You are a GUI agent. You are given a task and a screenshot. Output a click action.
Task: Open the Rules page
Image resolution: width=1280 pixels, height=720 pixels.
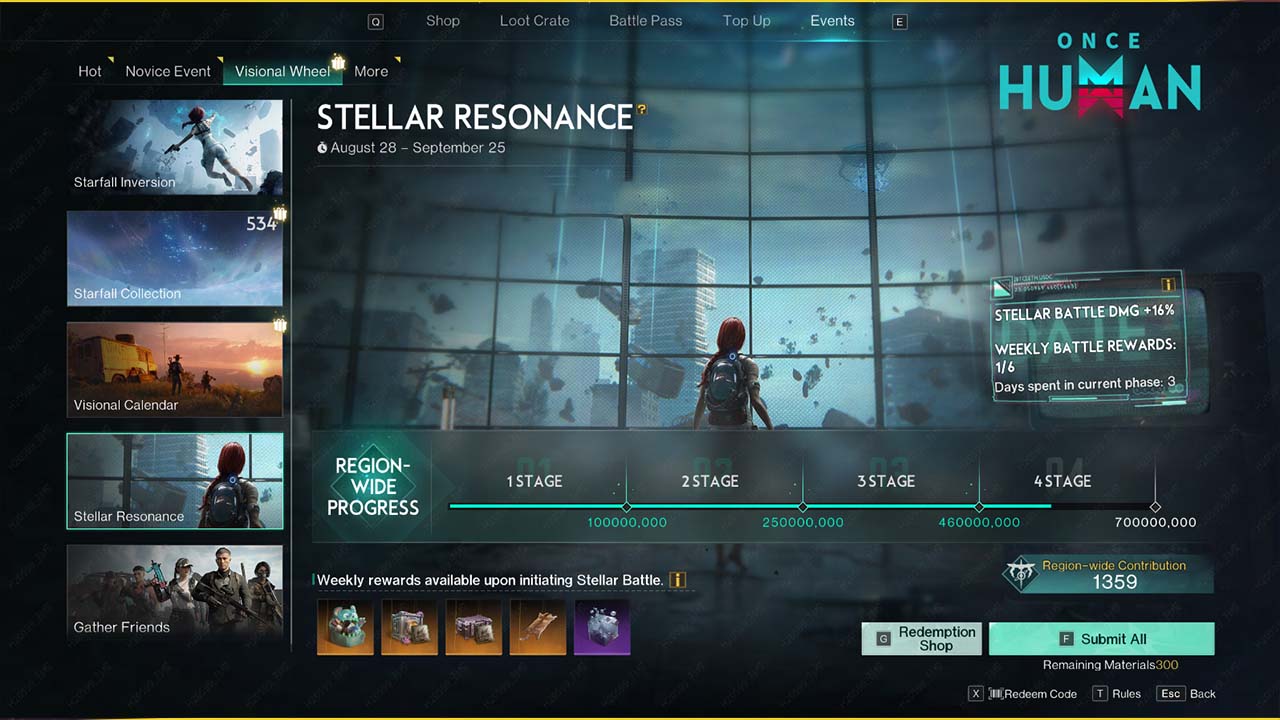tap(1116, 694)
